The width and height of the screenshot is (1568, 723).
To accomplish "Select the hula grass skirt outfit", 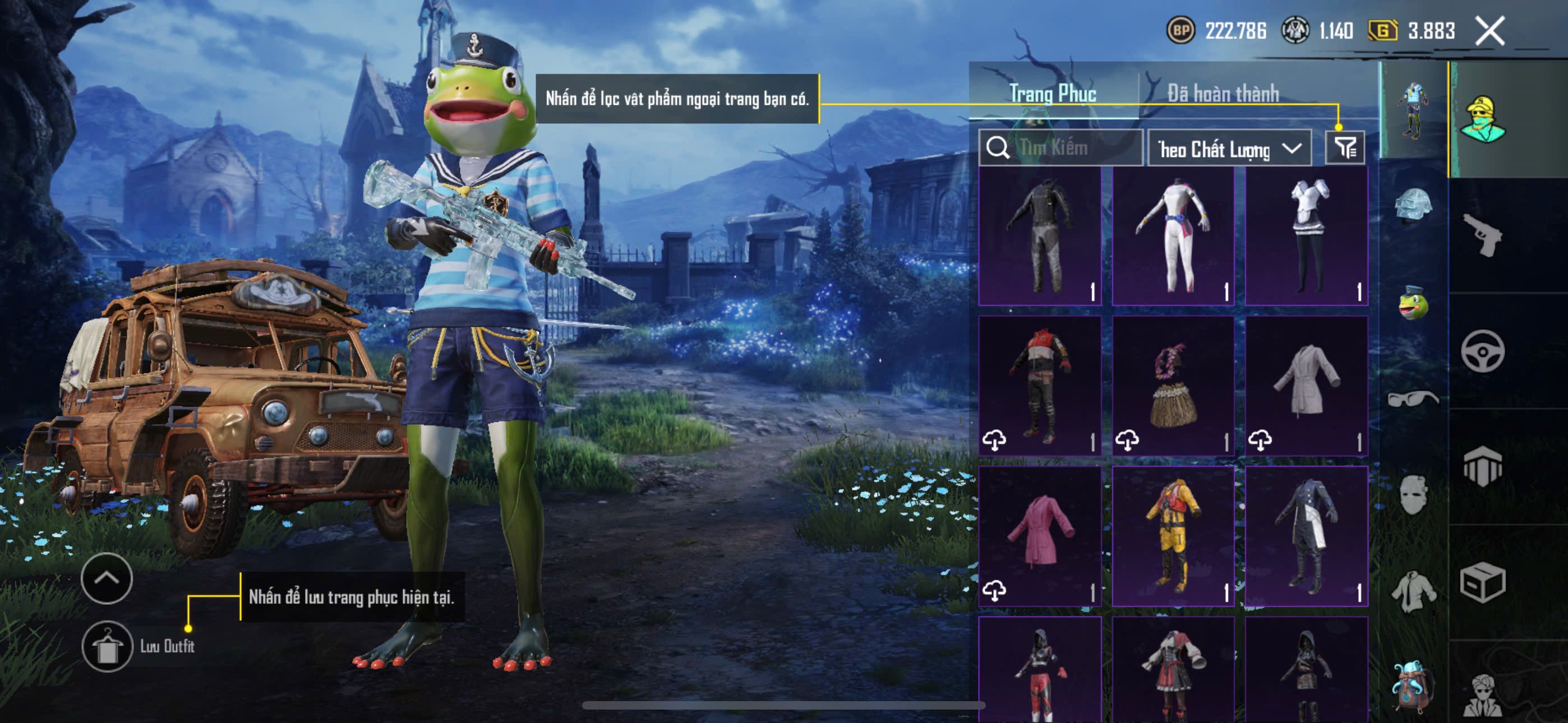I will (x=1173, y=386).
